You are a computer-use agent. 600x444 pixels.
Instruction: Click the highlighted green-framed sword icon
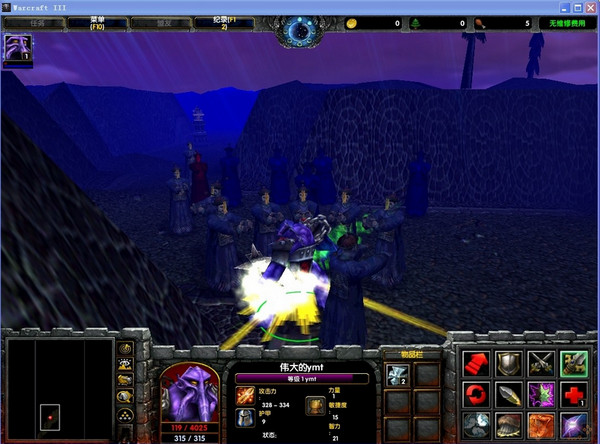573,365
